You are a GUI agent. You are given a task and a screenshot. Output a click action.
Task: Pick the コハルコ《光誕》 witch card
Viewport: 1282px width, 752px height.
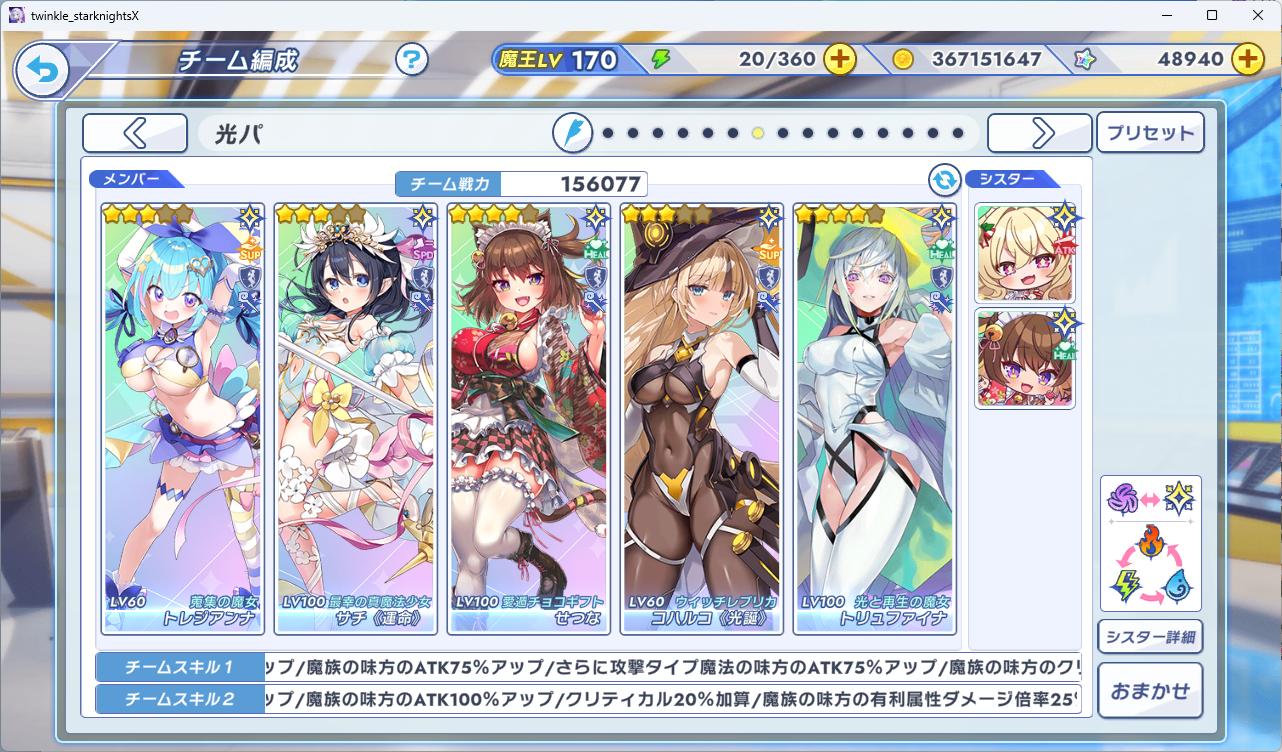(701, 420)
